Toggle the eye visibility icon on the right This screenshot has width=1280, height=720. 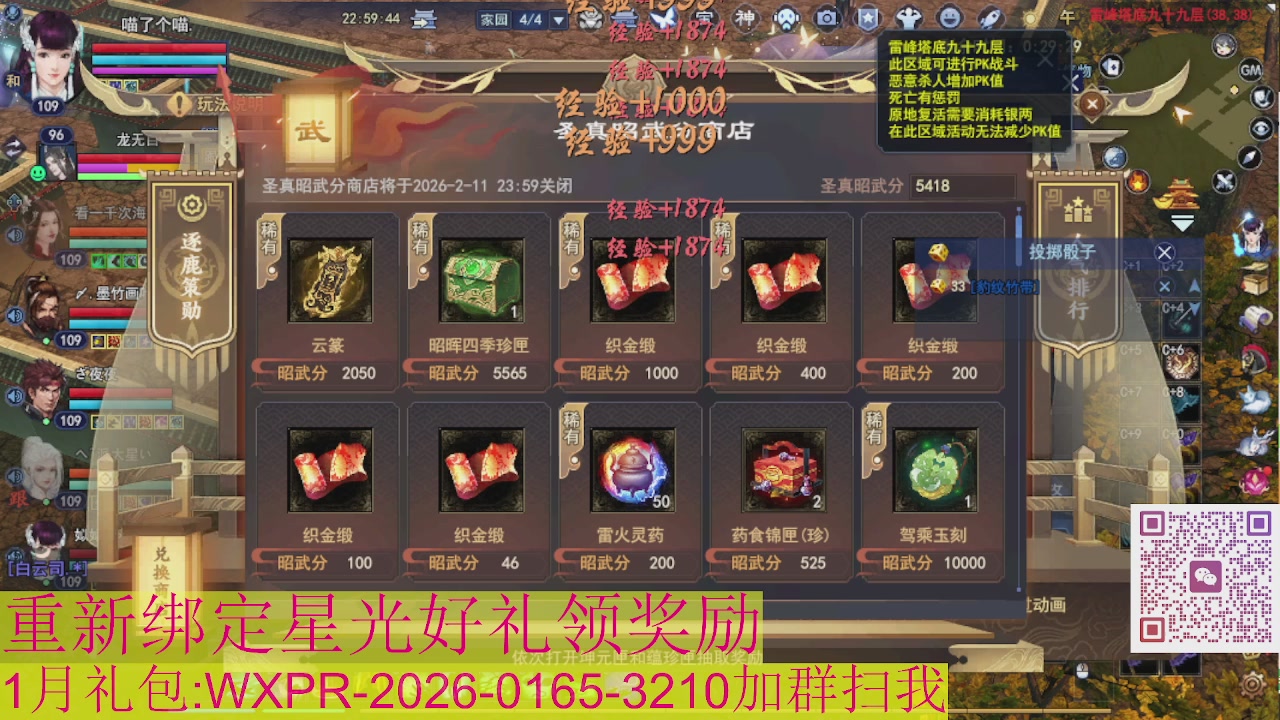[x=1258, y=127]
